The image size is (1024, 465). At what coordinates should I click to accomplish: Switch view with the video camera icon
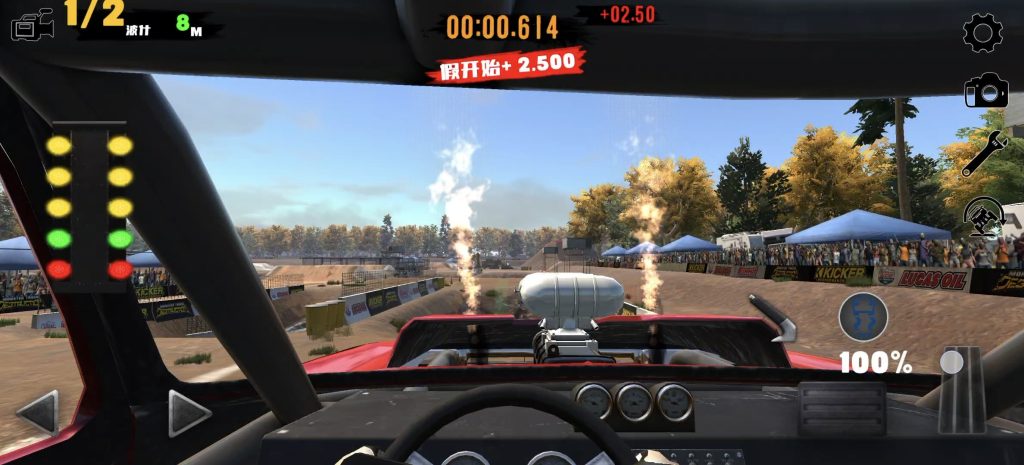[33, 26]
